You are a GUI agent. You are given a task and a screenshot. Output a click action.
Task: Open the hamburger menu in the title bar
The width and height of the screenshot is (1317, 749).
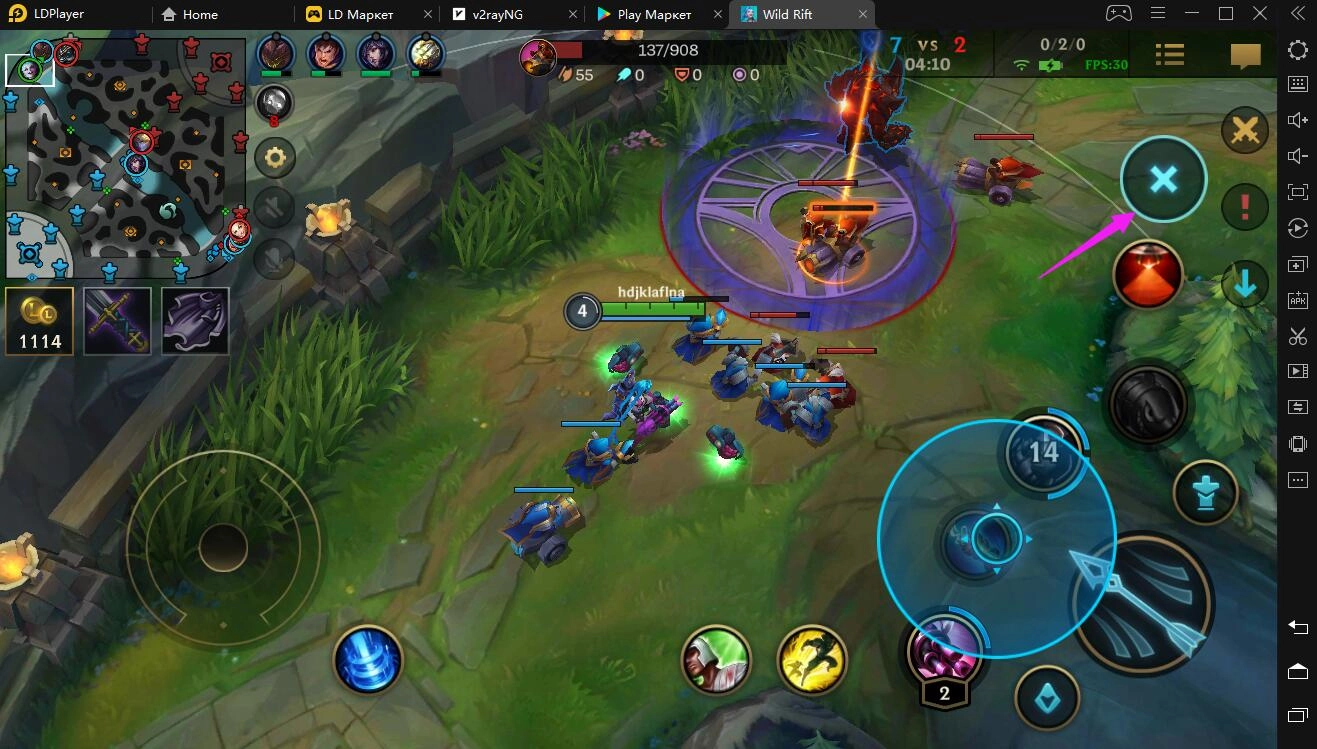coord(1157,14)
